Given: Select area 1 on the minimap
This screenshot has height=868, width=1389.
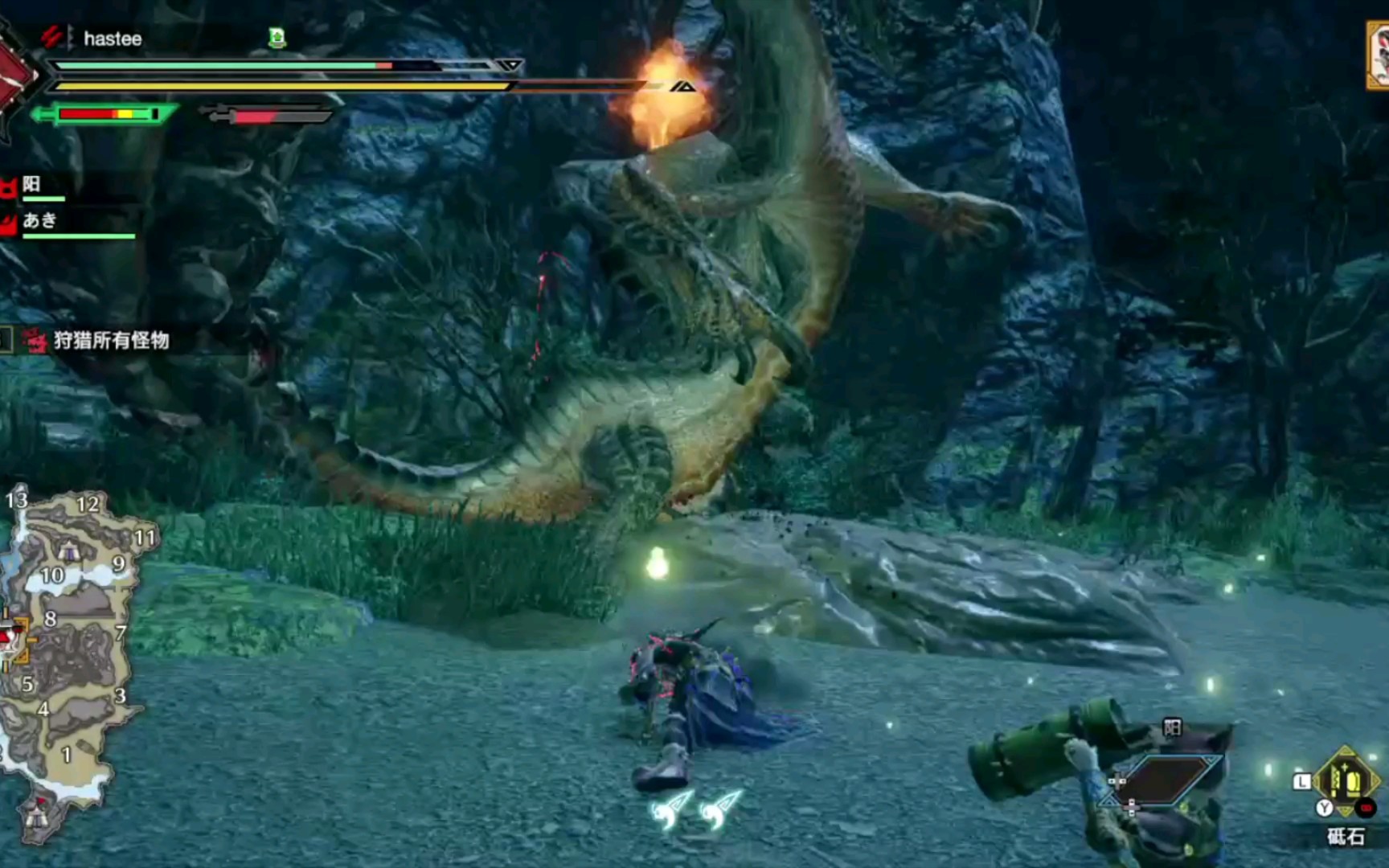Looking at the screenshot, I should pos(67,755).
